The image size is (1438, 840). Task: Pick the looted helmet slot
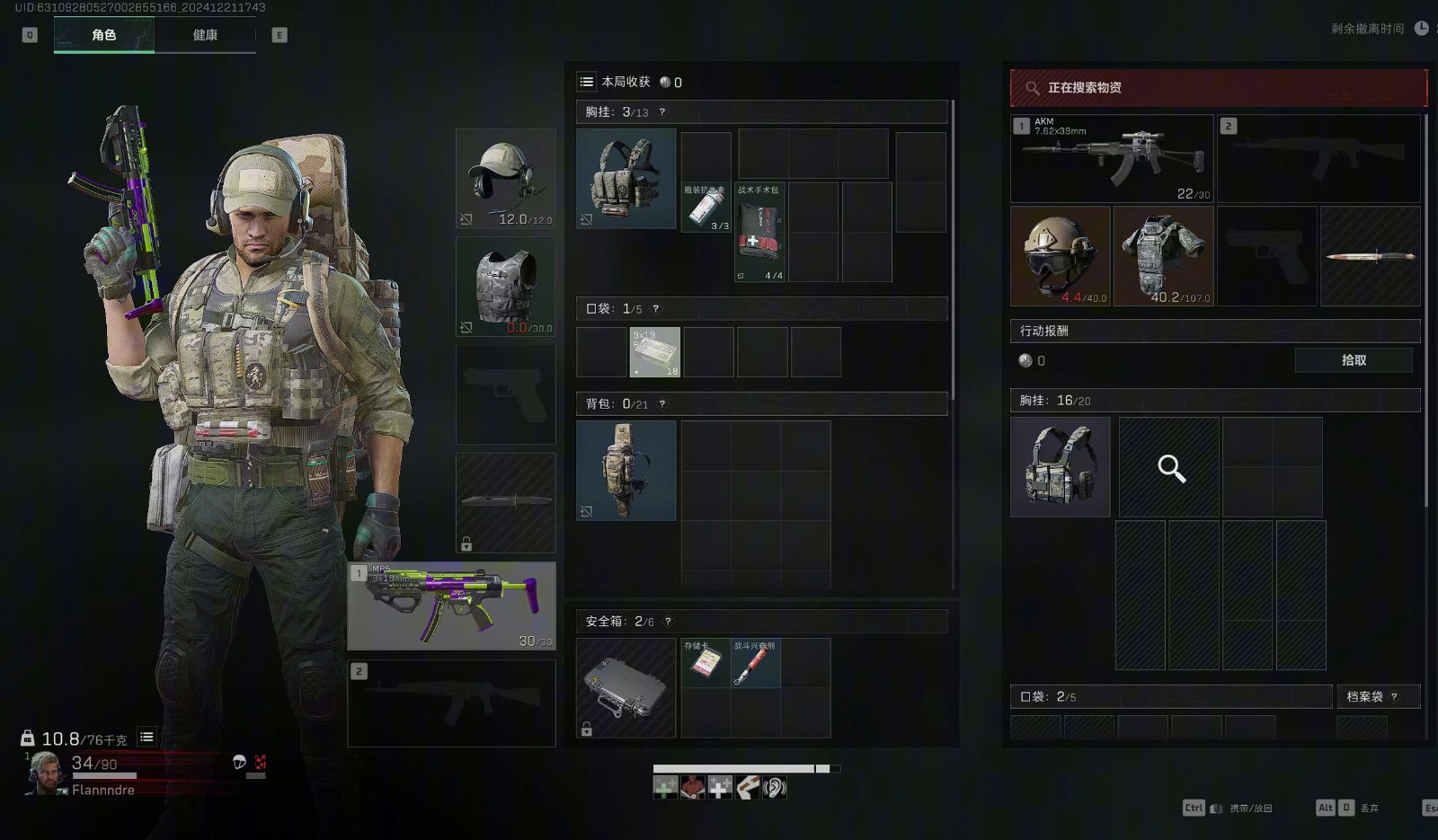pyautogui.click(x=1061, y=256)
